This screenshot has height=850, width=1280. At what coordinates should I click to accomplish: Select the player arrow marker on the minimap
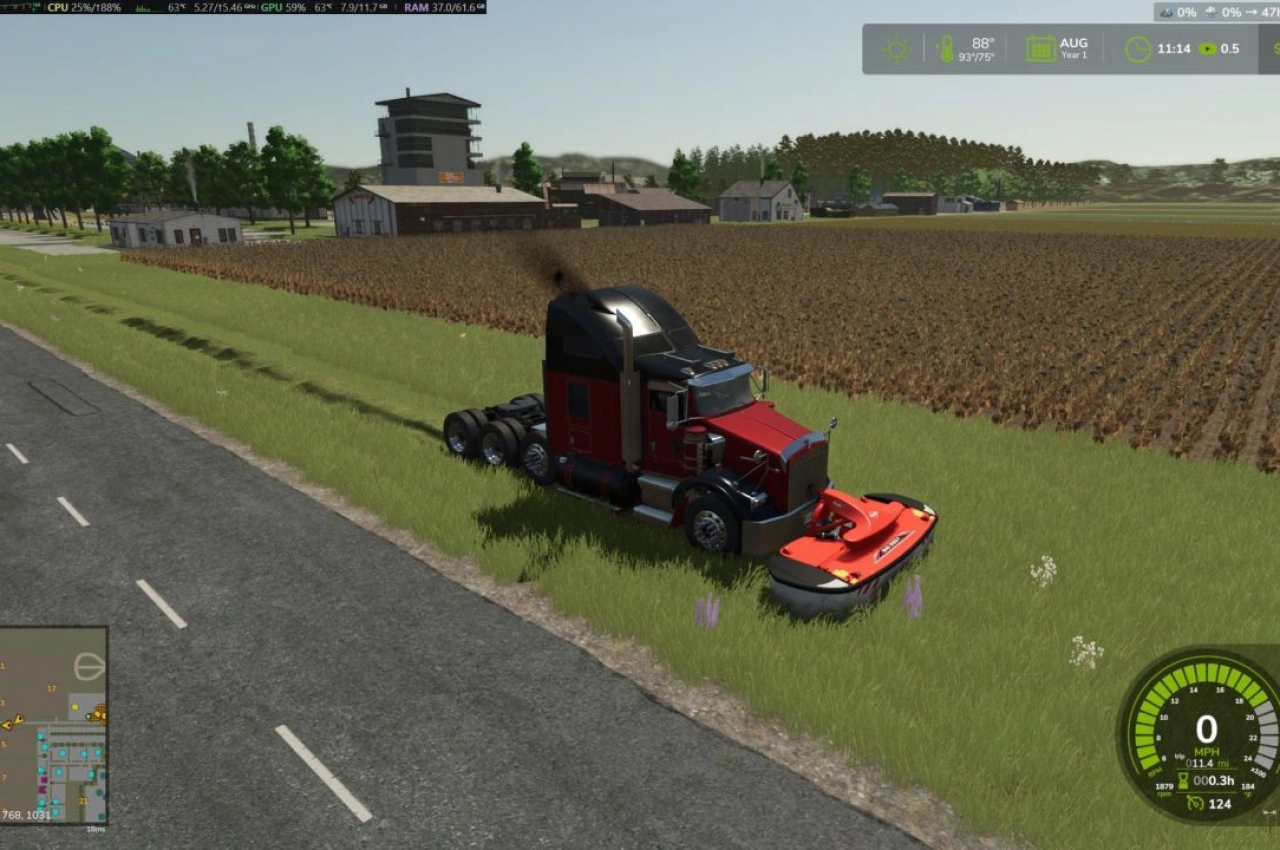pos(18,719)
